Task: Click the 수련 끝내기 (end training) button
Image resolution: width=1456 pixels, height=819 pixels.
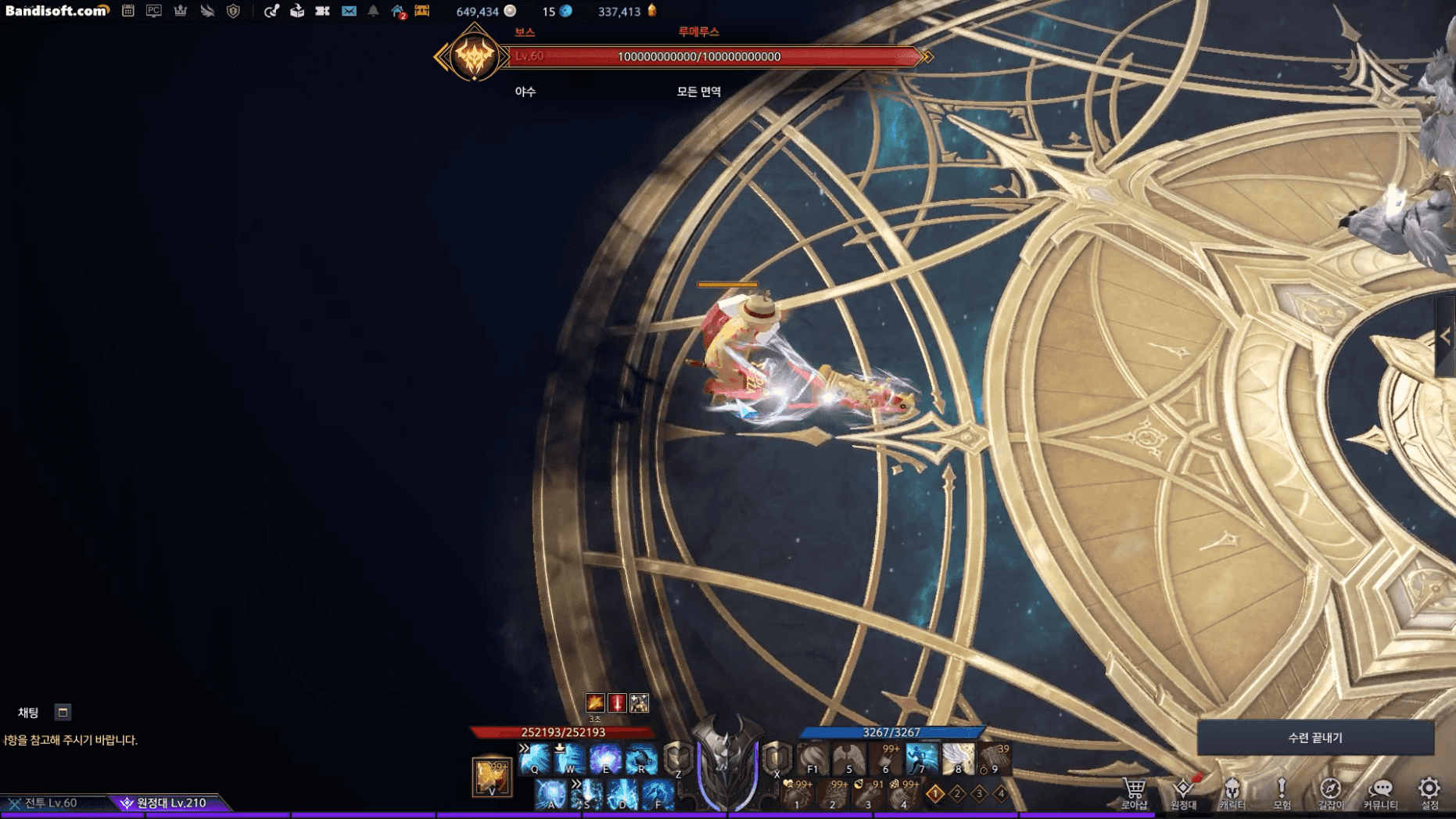Action: point(1314,738)
